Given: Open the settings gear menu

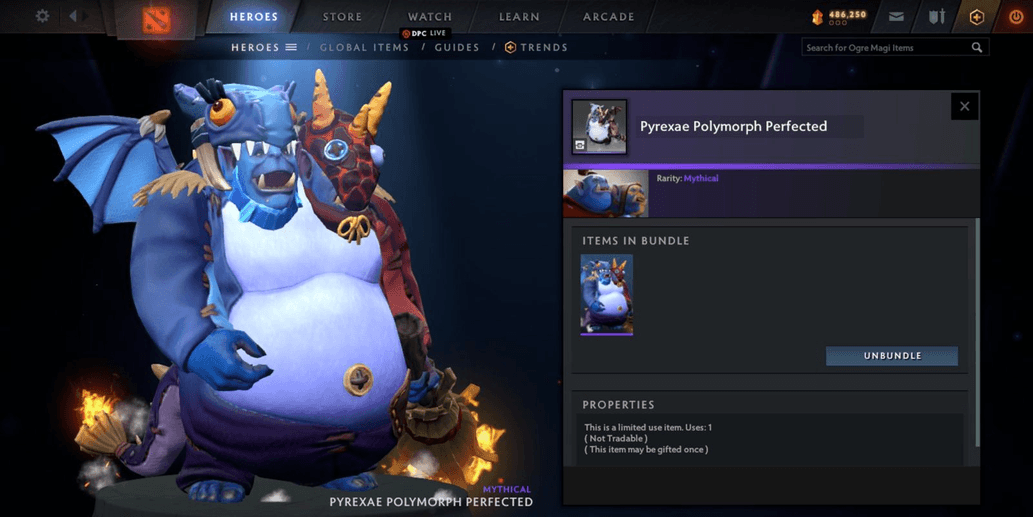Looking at the screenshot, I should click(42, 16).
